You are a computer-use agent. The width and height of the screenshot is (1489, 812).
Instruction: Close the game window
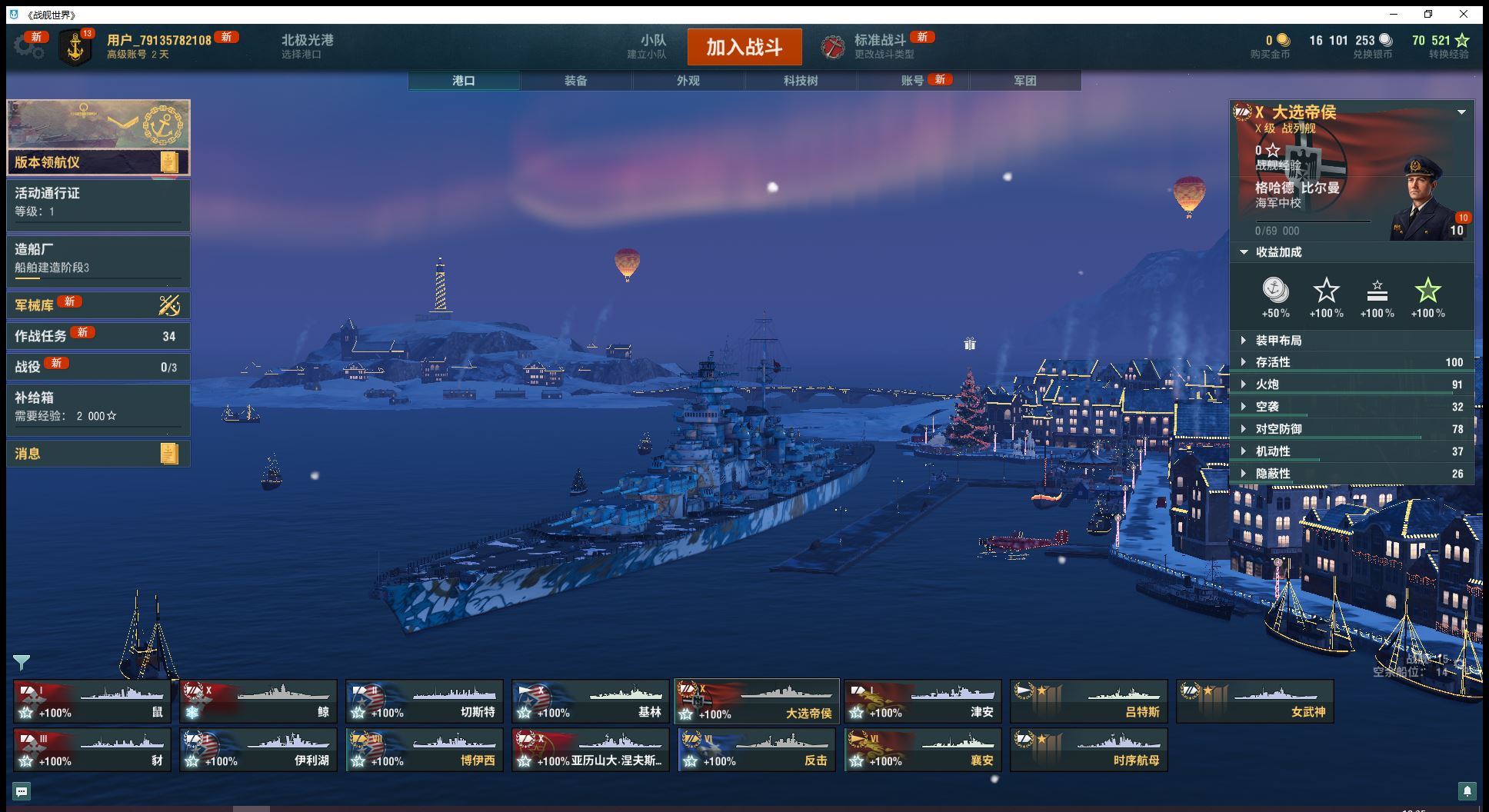[1464, 14]
